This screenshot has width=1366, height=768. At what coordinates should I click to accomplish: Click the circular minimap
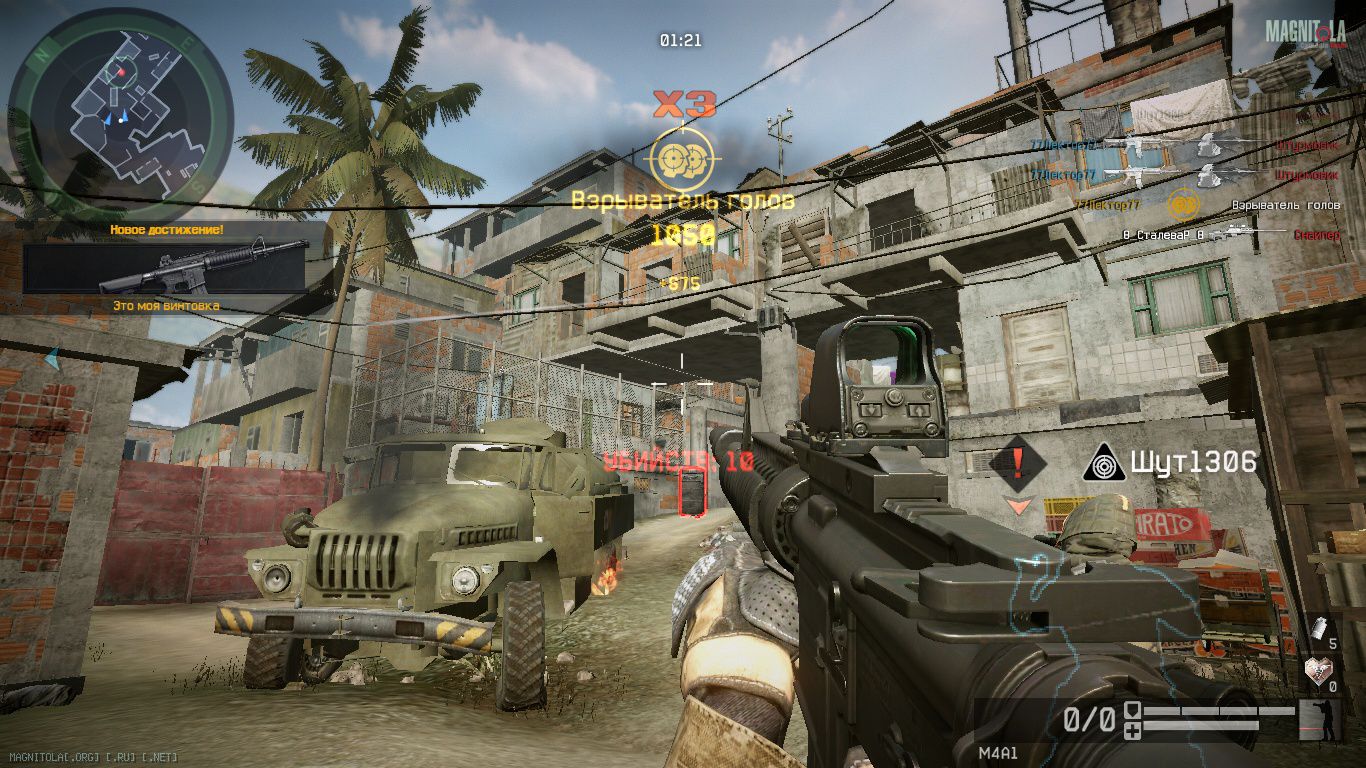click(120, 113)
